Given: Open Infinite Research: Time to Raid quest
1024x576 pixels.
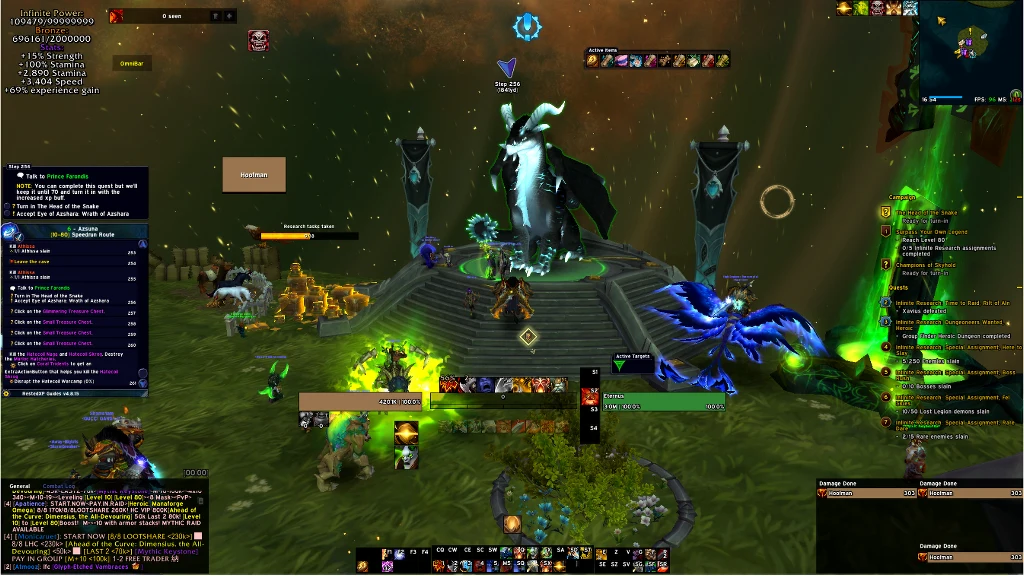Looking at the screenshot, I should [952, 302].
